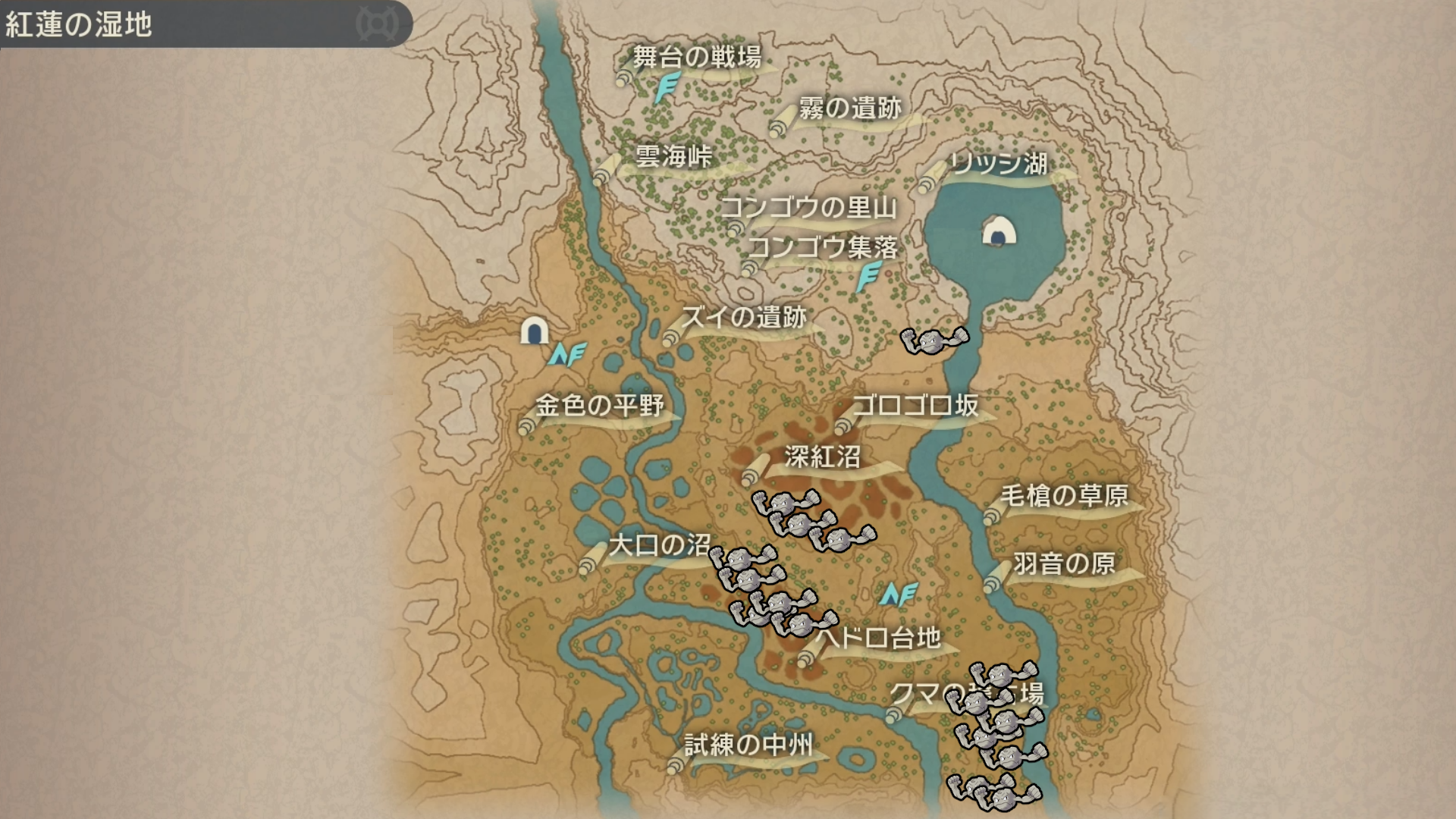Select the 深紅沼 location label
The height and width of the screenshot is (819, 1456).
point(823,457)
